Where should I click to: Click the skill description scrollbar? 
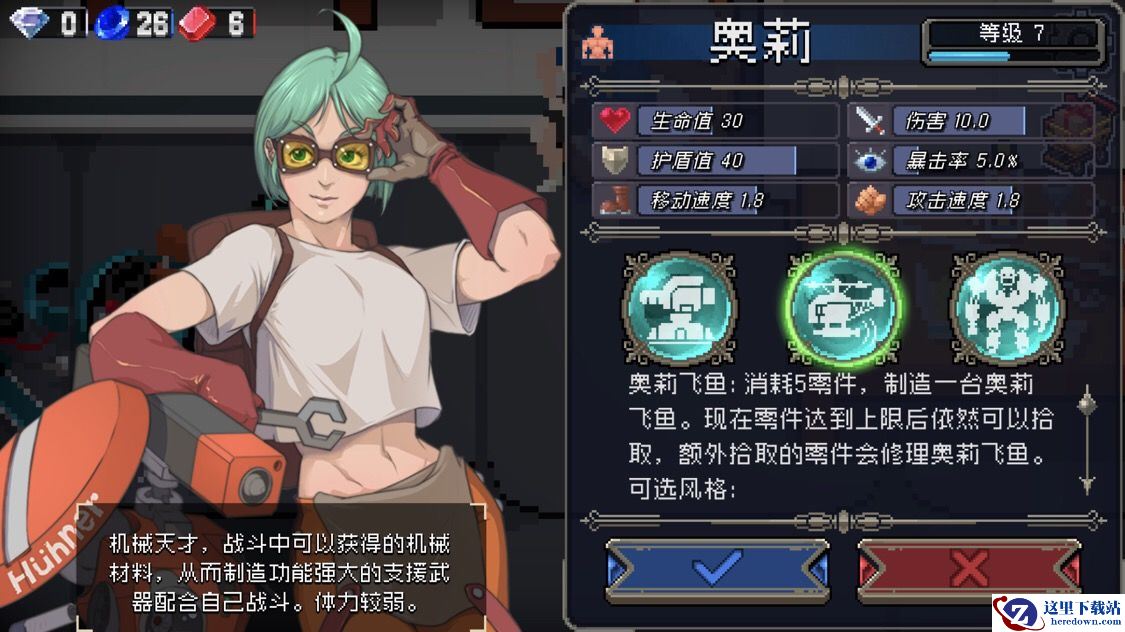(x=1087, y=440)
